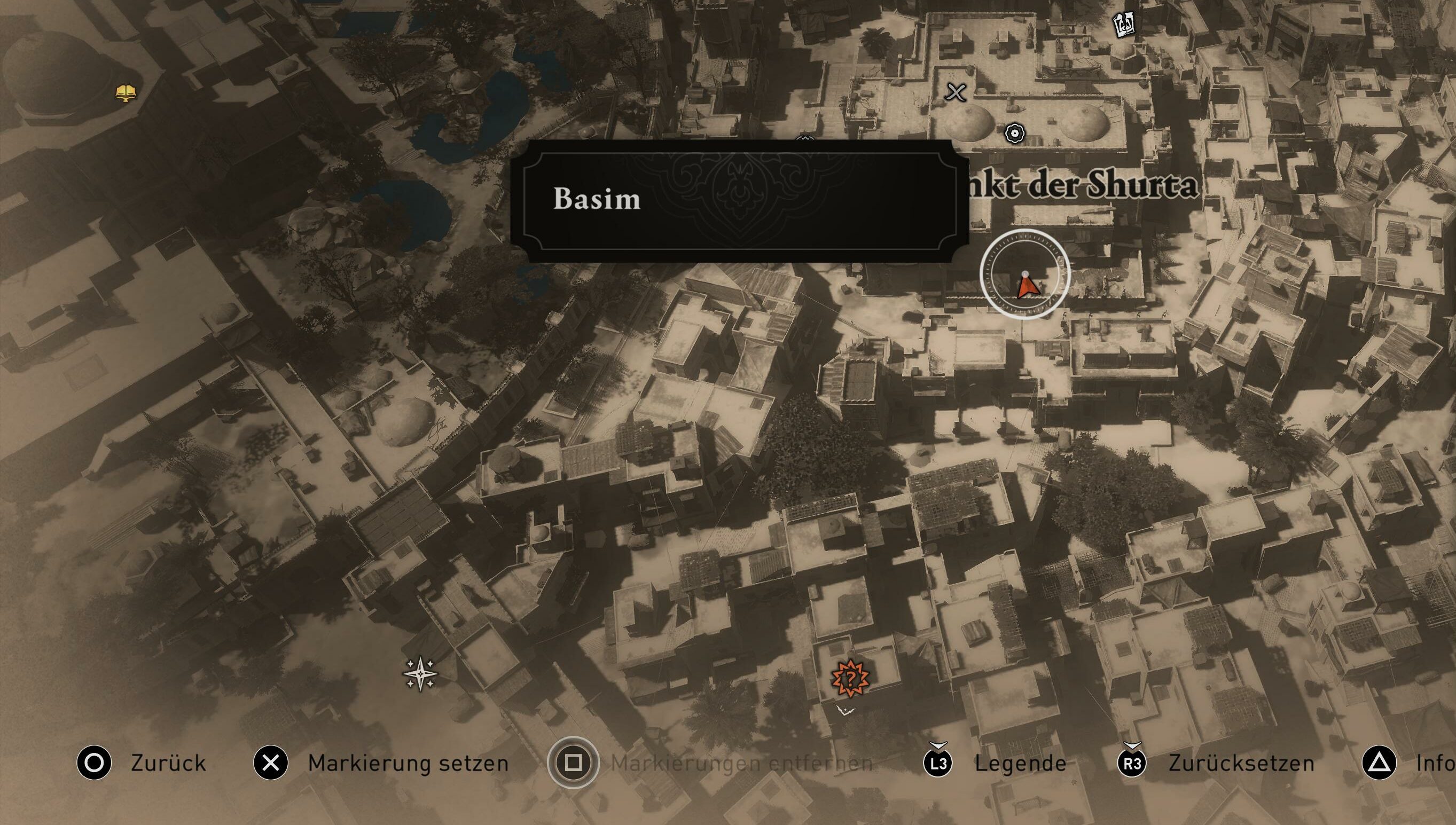Click the Basim tooltip panel
The height and width of the screenshot is (825, 1456).
point(739,200)
